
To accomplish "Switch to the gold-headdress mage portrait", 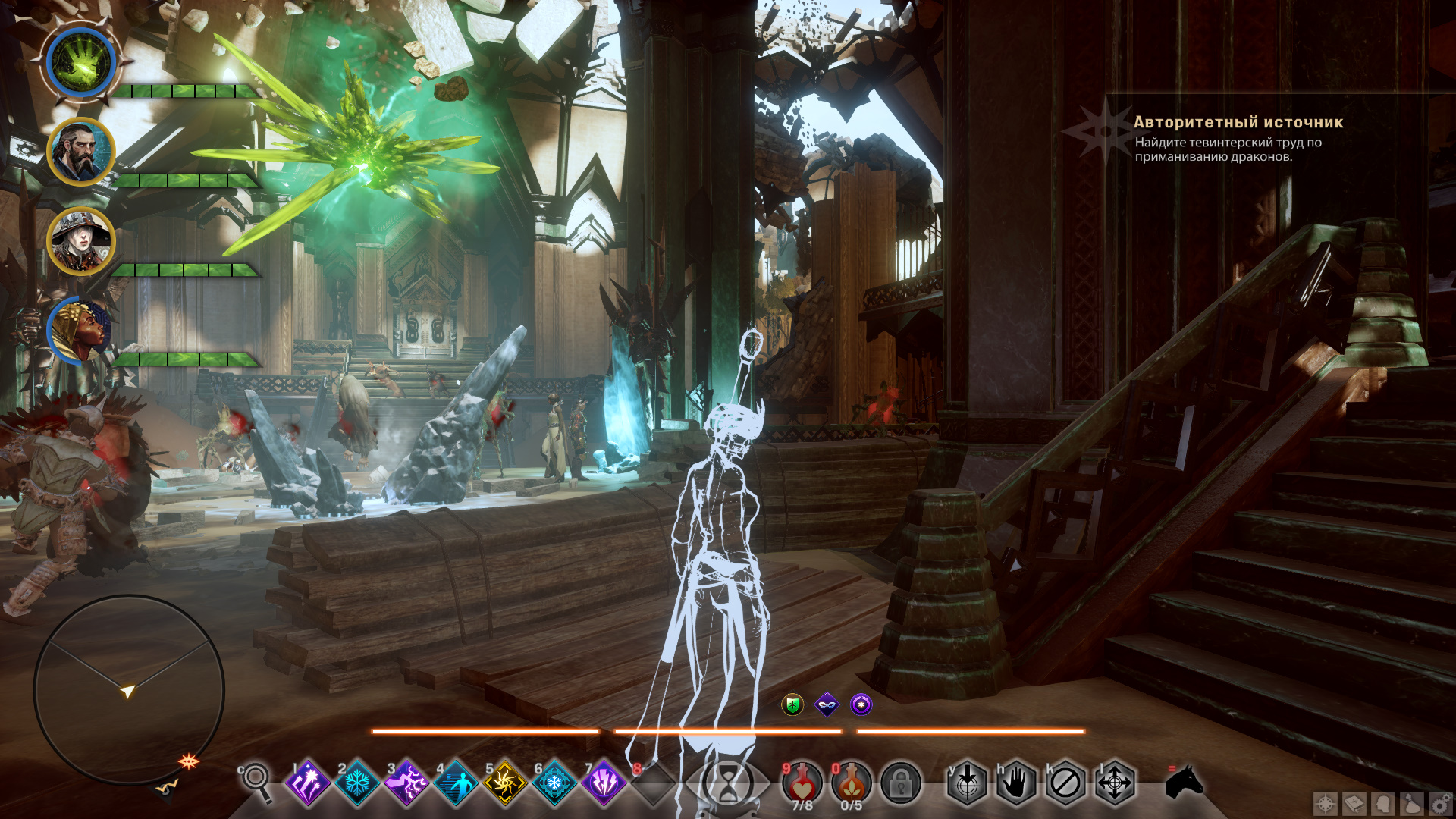I will (80, 331).
